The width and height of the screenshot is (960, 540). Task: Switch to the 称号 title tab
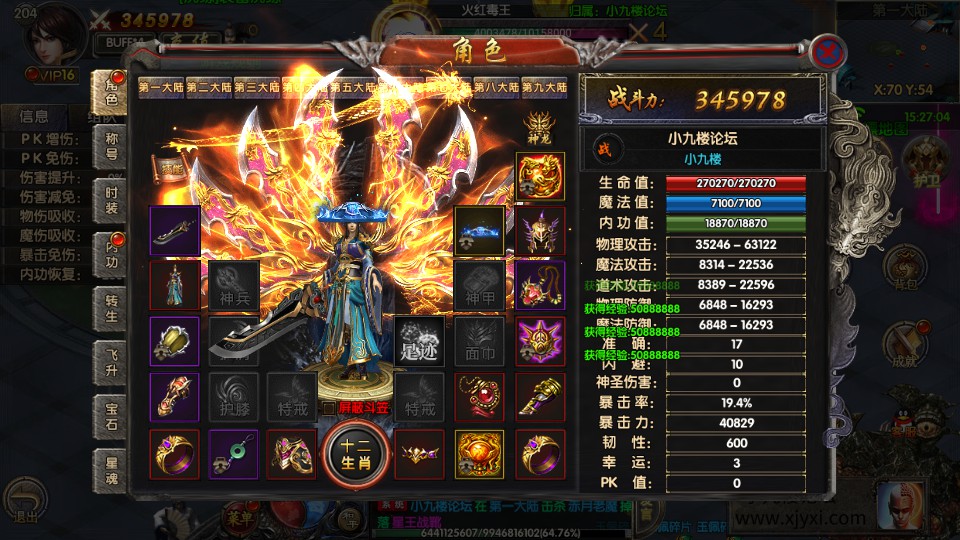tap(111, 148)
